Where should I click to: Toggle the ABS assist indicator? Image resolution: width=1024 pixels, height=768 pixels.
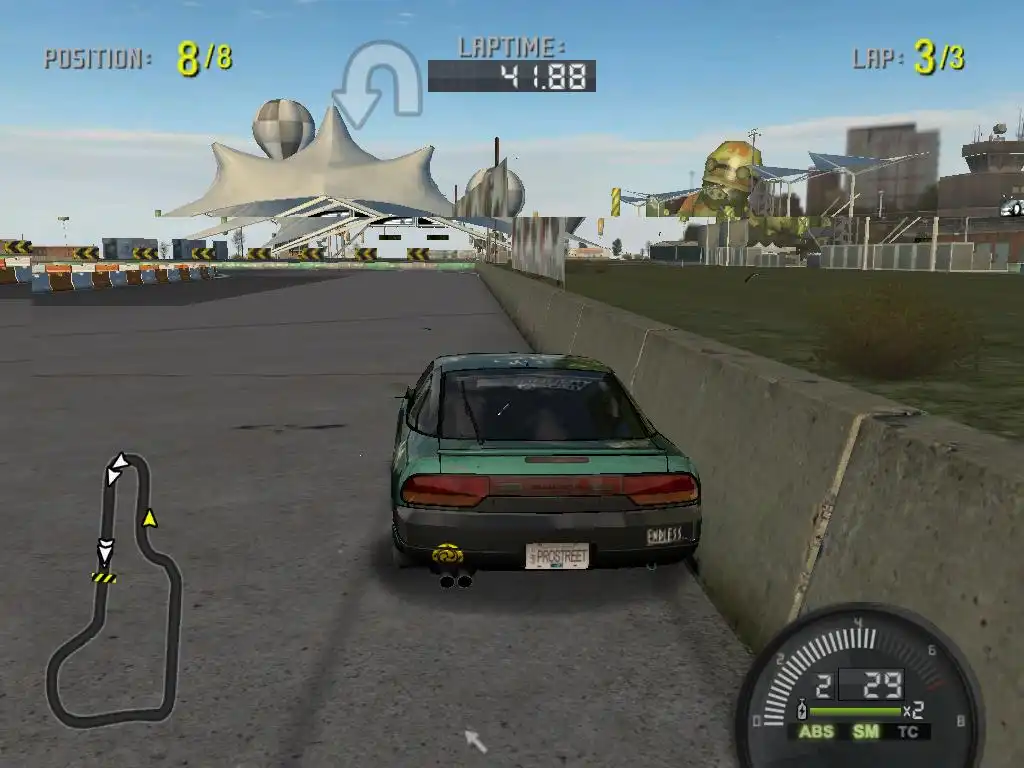(815, 731)
